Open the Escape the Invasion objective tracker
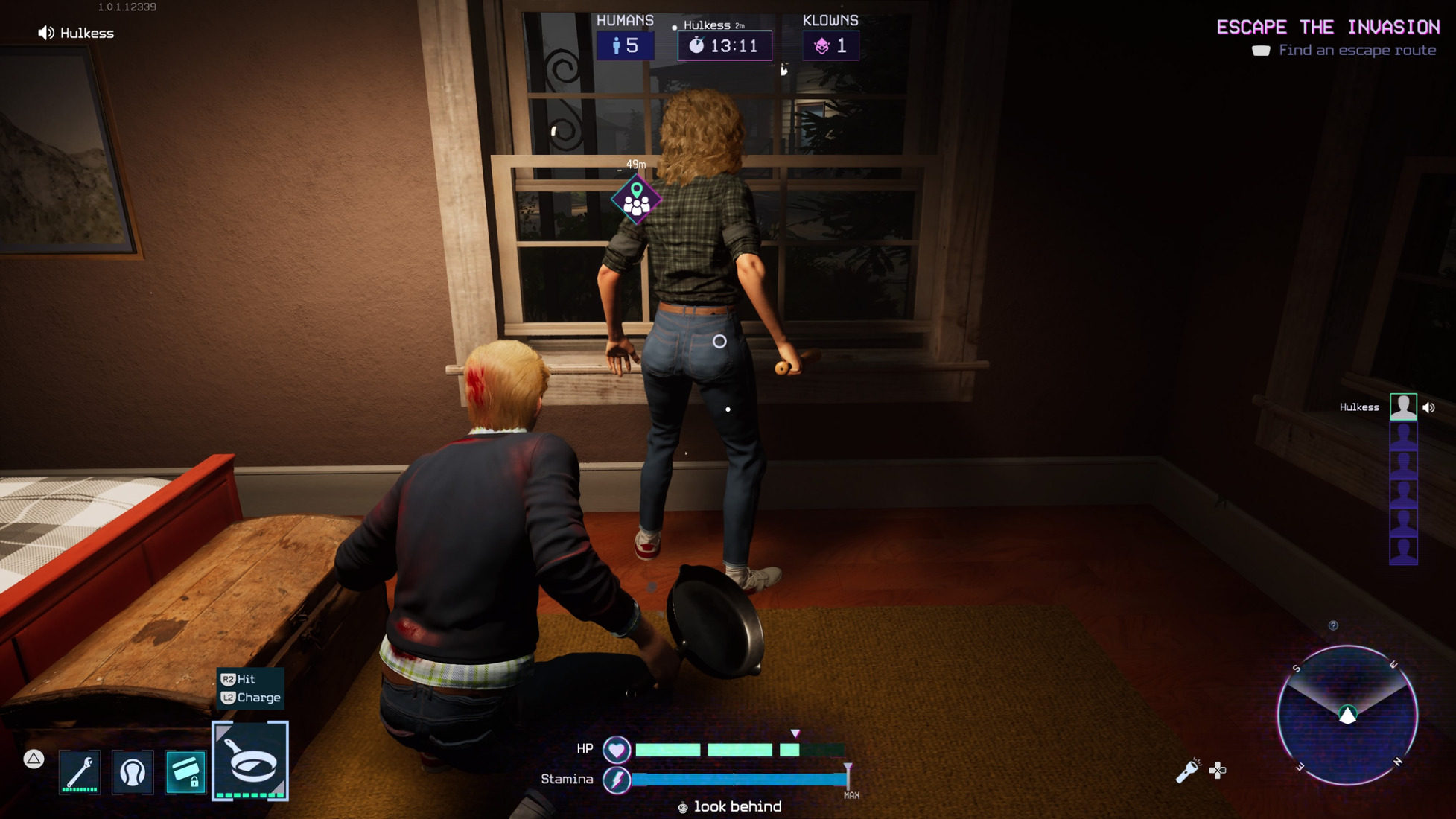 [1328, 28]
